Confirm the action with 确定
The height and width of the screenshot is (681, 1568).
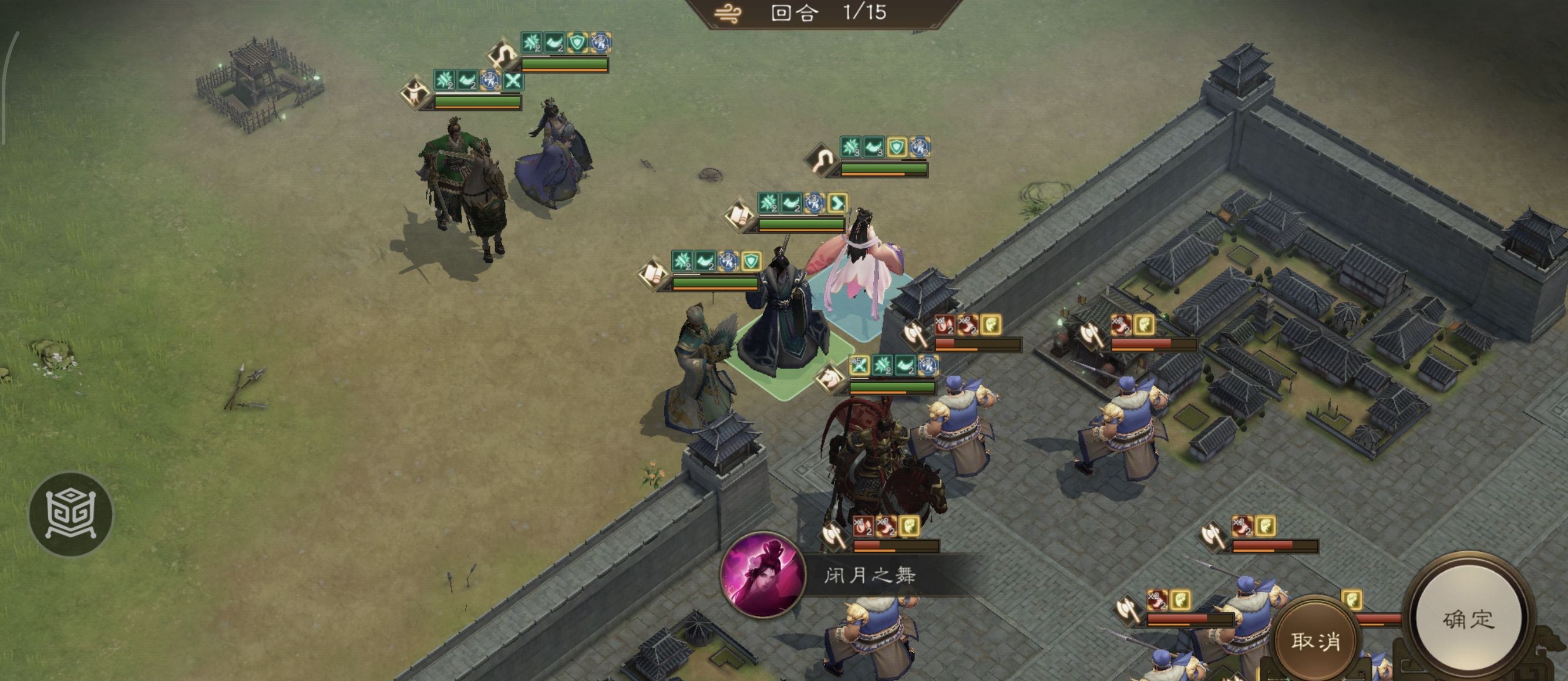pos(1468,619)
